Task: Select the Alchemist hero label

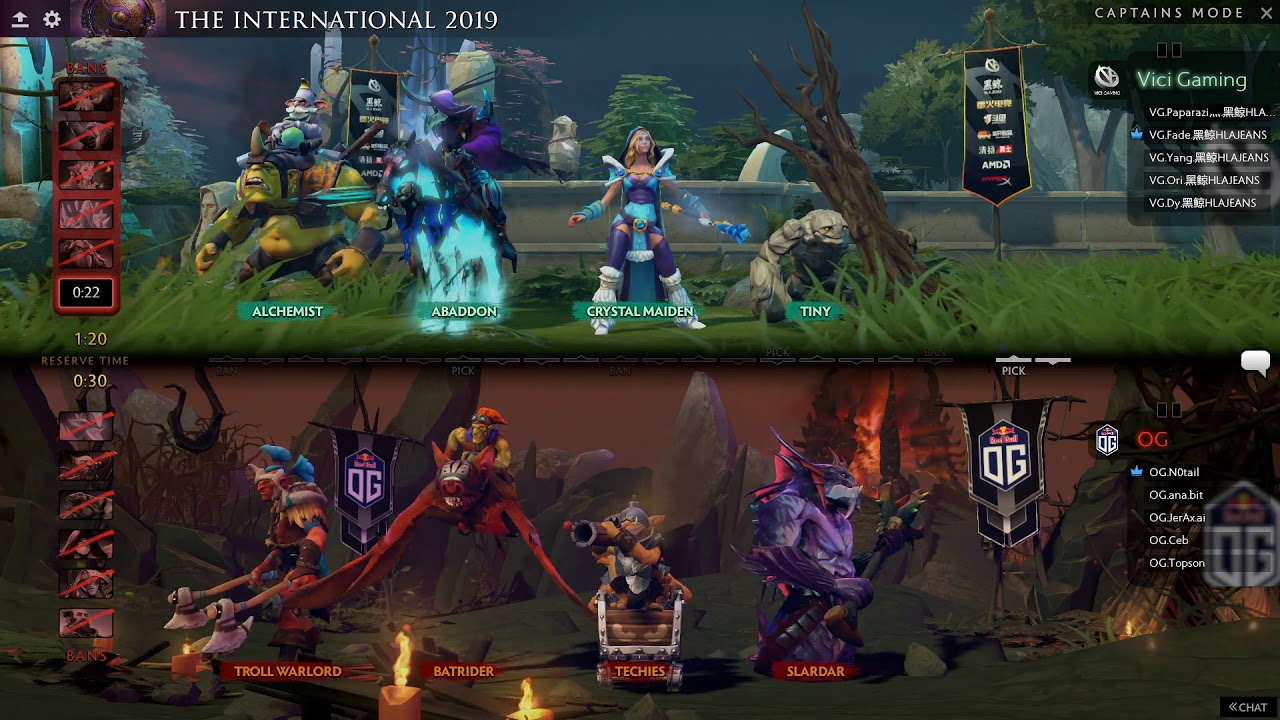Action: (287, 312)
